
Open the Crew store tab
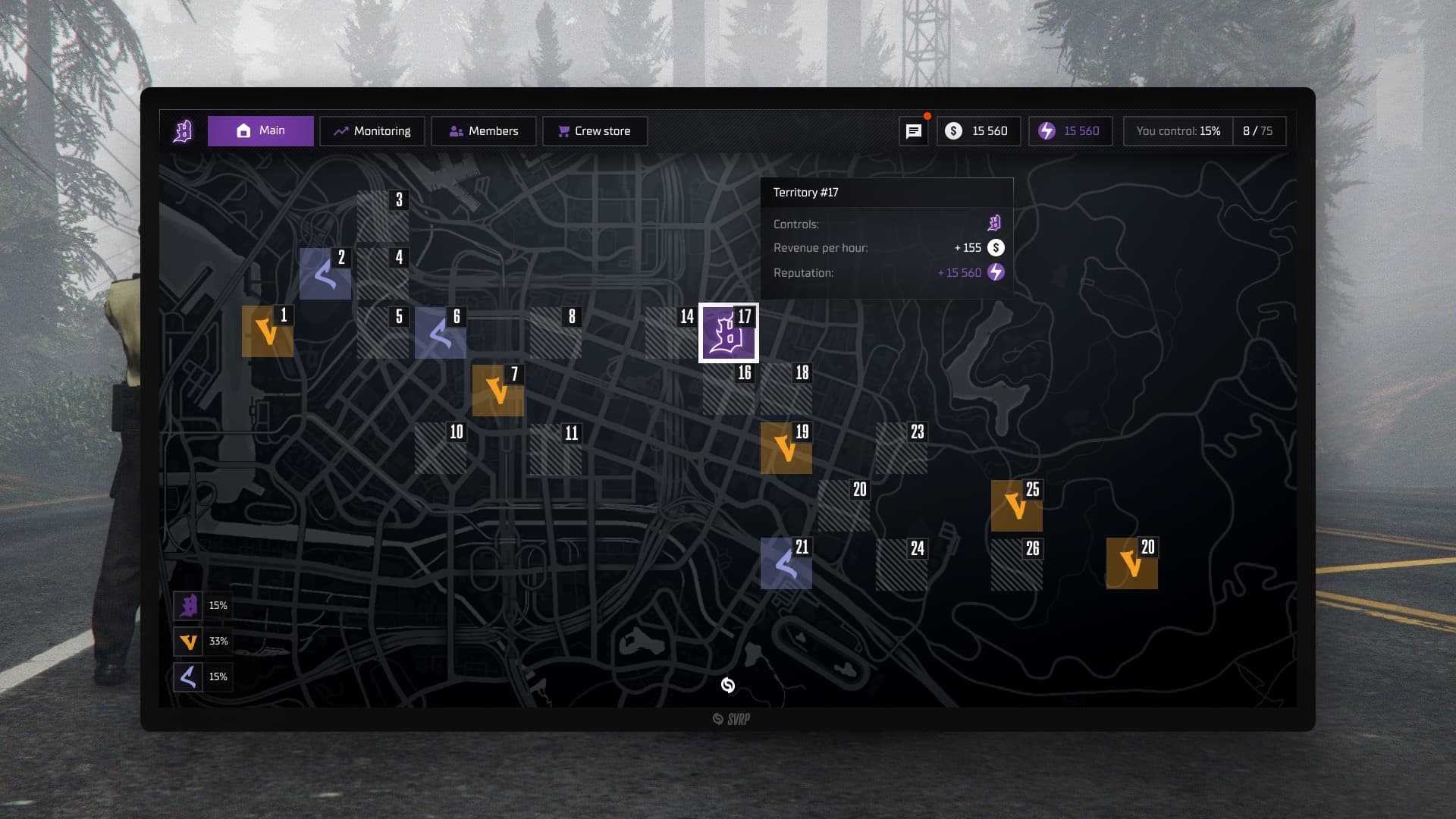595,131
